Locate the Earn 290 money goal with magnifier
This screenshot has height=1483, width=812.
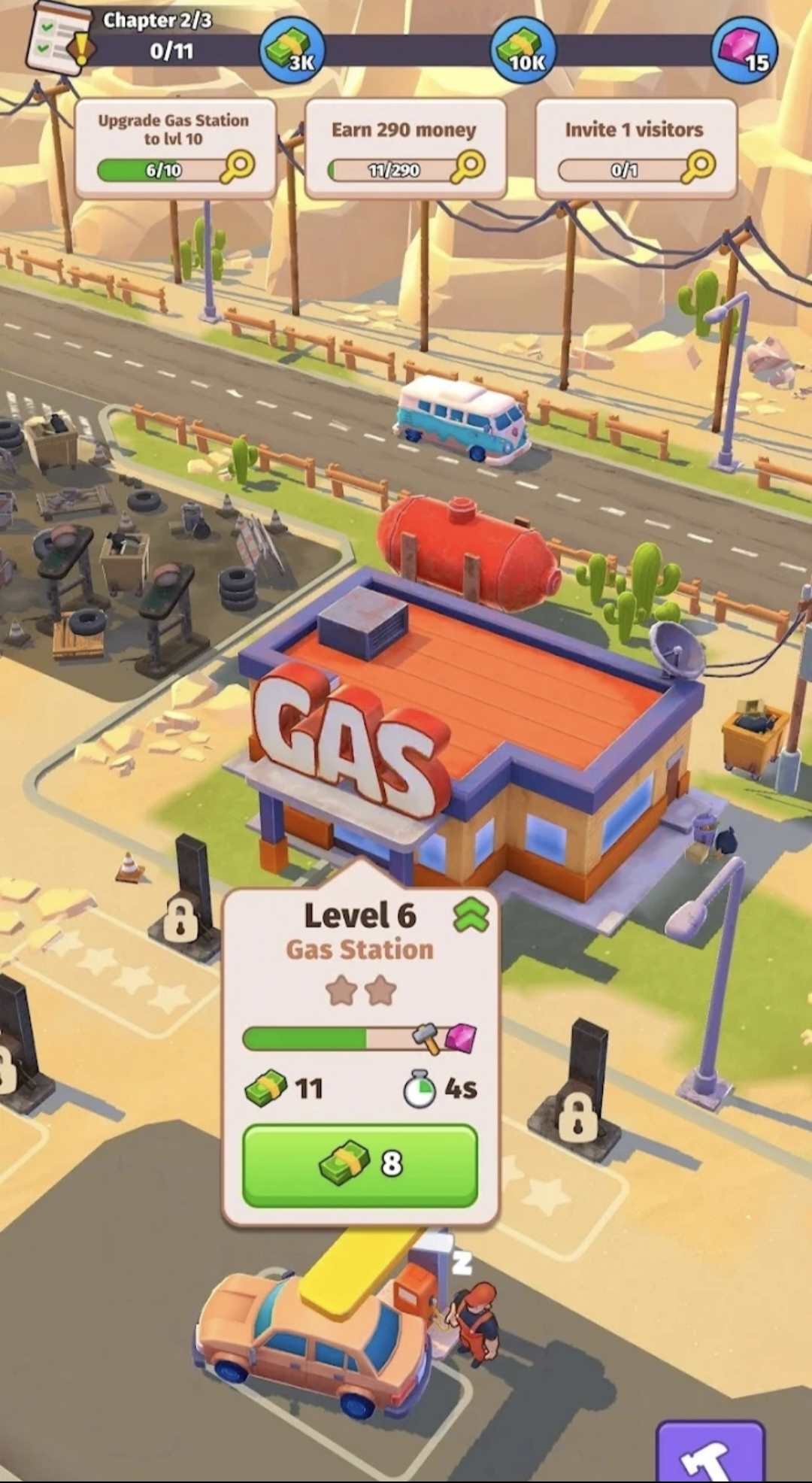point(468,167)
